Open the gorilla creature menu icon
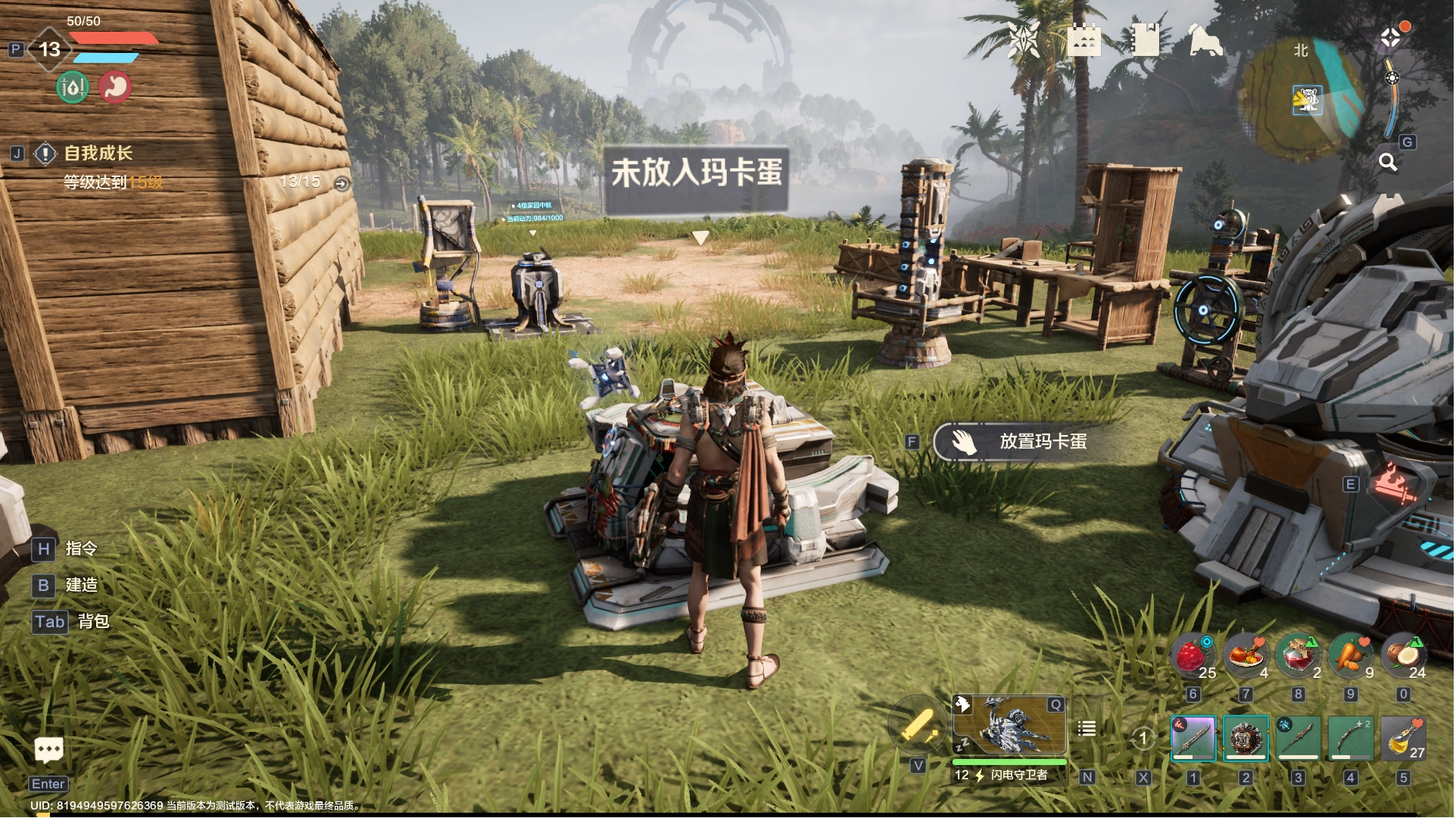Image resolution: width=1456 pixels, height=818 pixels. pyautogui.click(x=1205, y=39)
